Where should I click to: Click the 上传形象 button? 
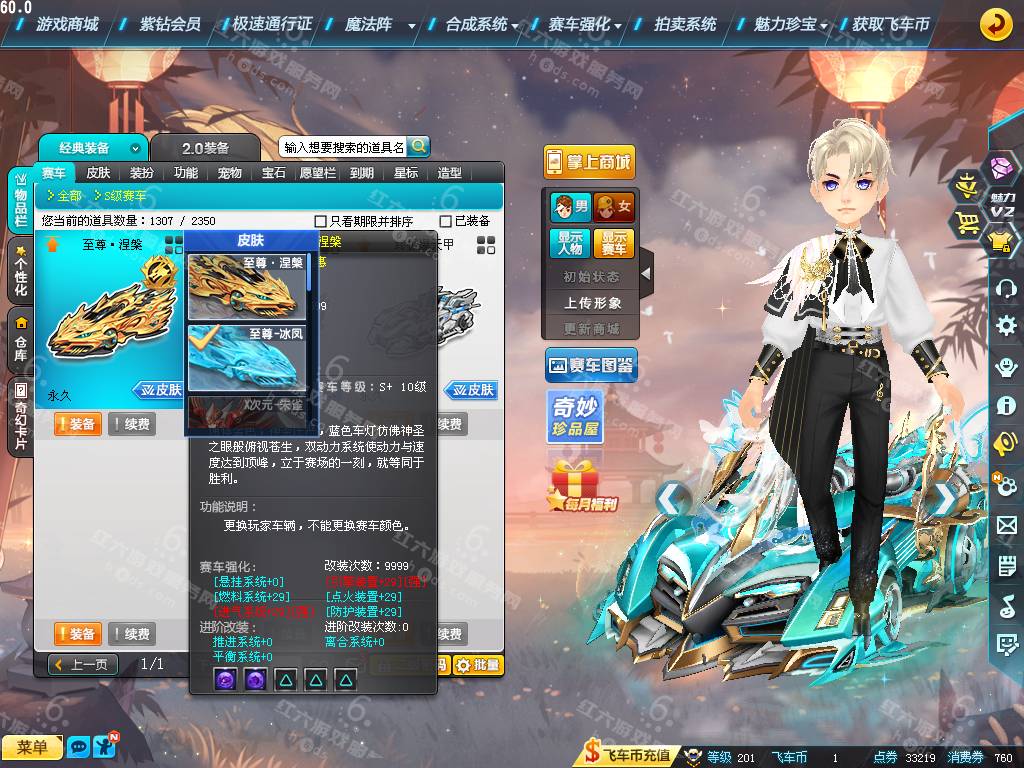[592, 302]
